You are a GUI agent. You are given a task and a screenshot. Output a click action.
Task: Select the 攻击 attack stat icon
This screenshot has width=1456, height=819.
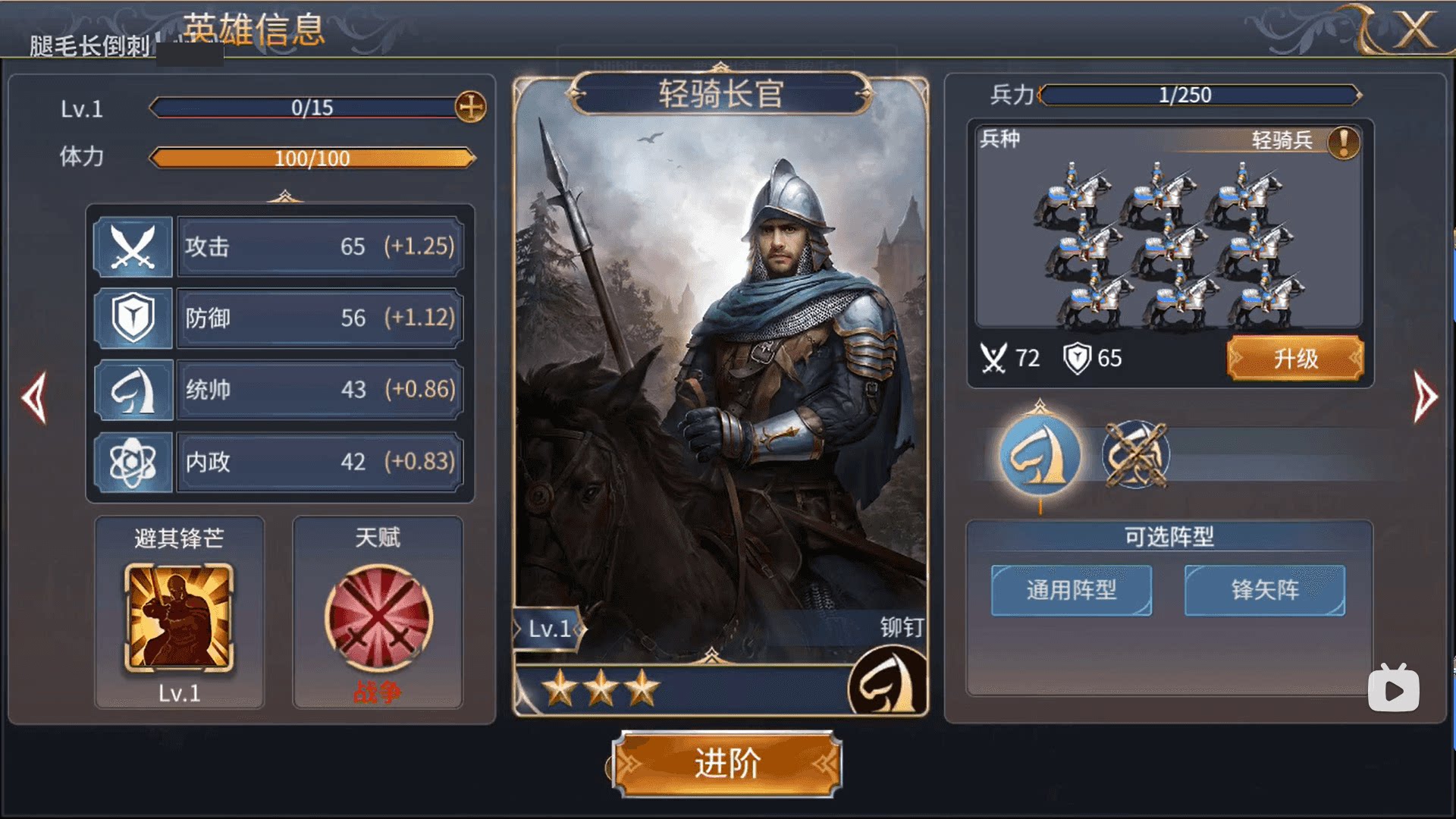pyautogui.click(x=133, y=246)
